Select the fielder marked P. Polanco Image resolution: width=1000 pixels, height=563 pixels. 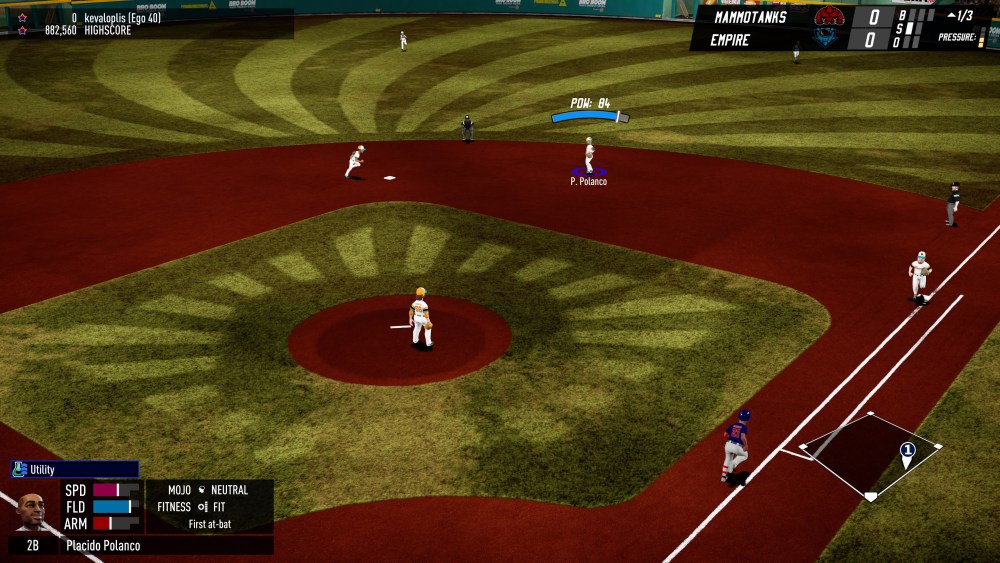coord(589,155)
